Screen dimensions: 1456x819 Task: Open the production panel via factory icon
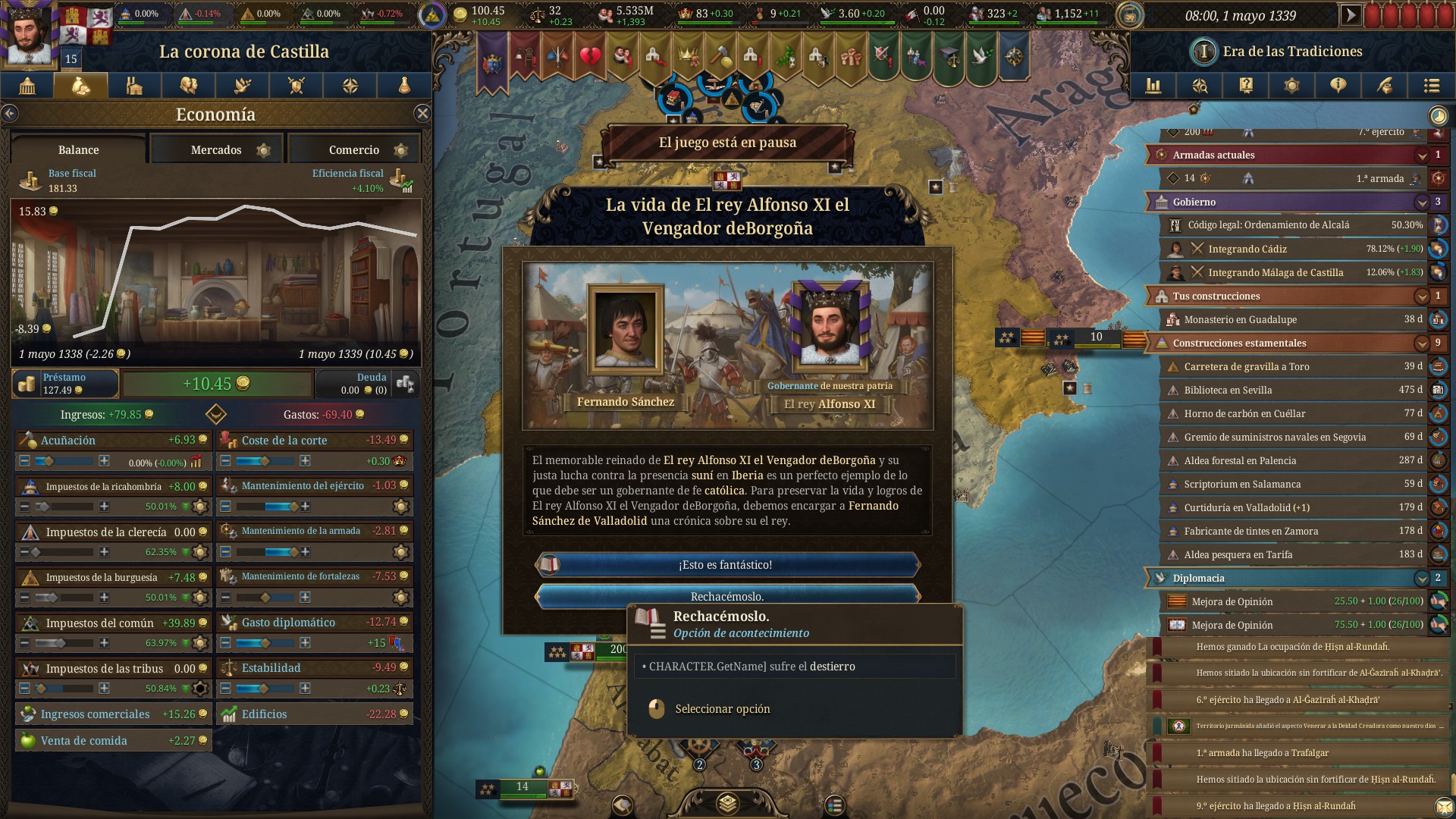pos(134,86)
